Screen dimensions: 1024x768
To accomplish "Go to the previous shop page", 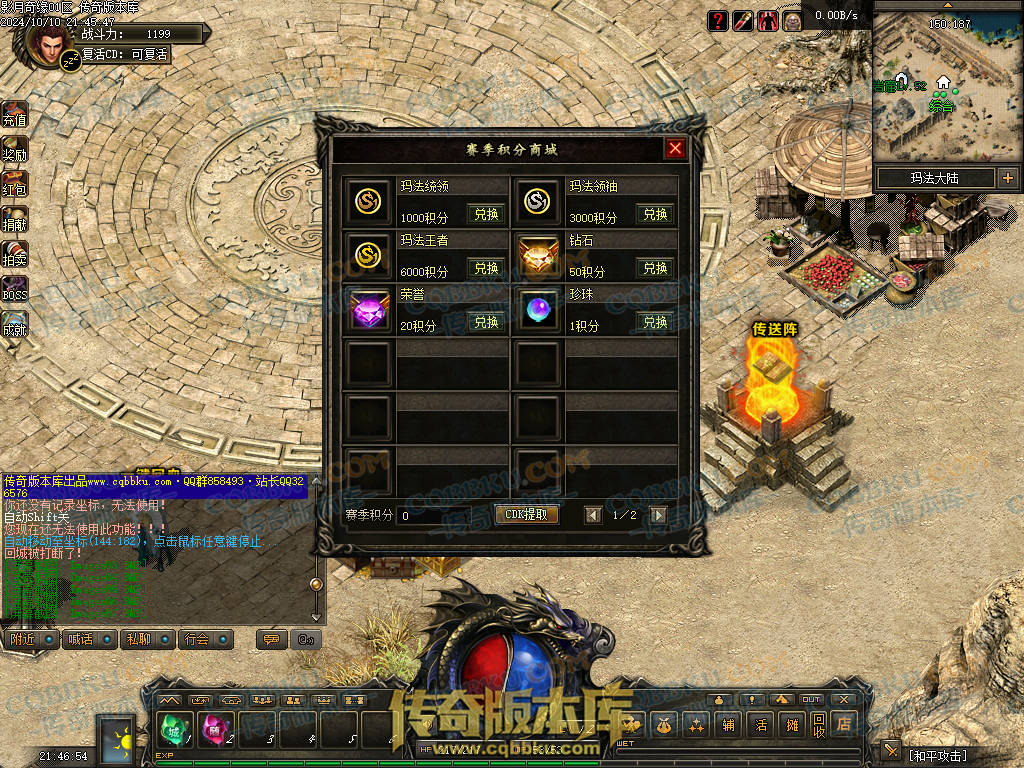I will [593, 515].
